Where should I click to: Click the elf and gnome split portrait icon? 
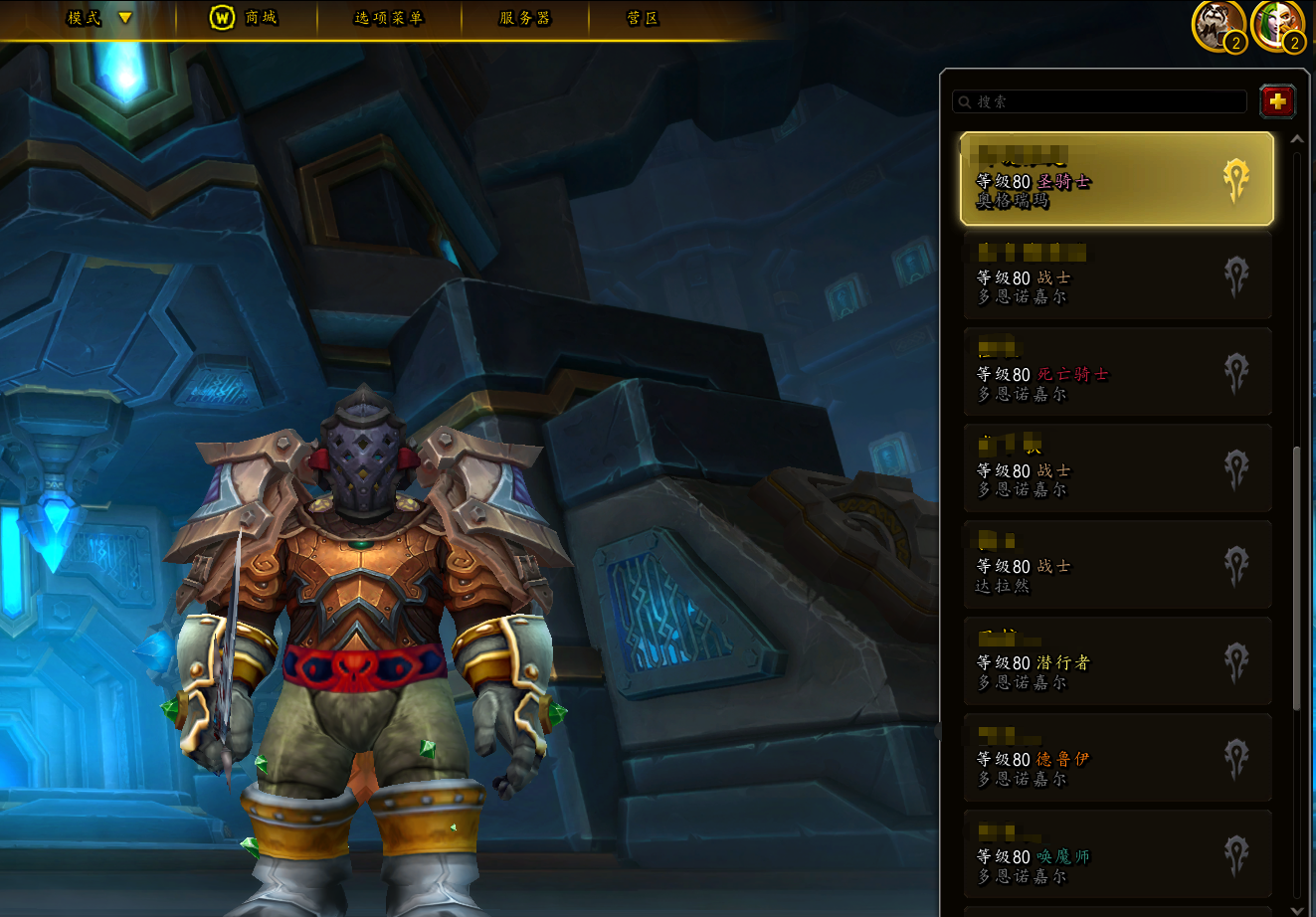tap(1277, 26)
